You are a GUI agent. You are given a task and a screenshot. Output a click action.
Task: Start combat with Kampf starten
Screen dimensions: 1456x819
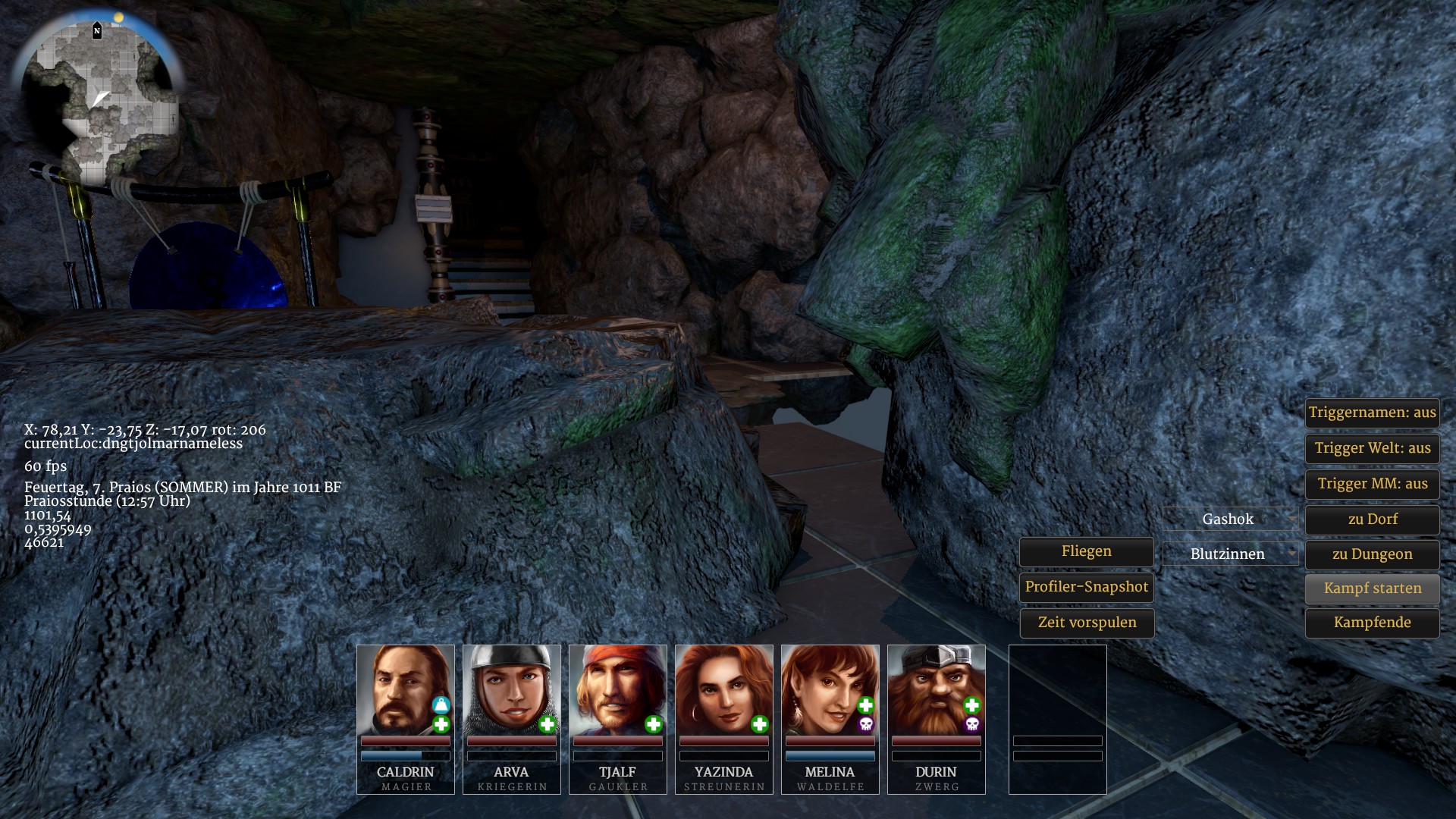tap(1372, 588)
